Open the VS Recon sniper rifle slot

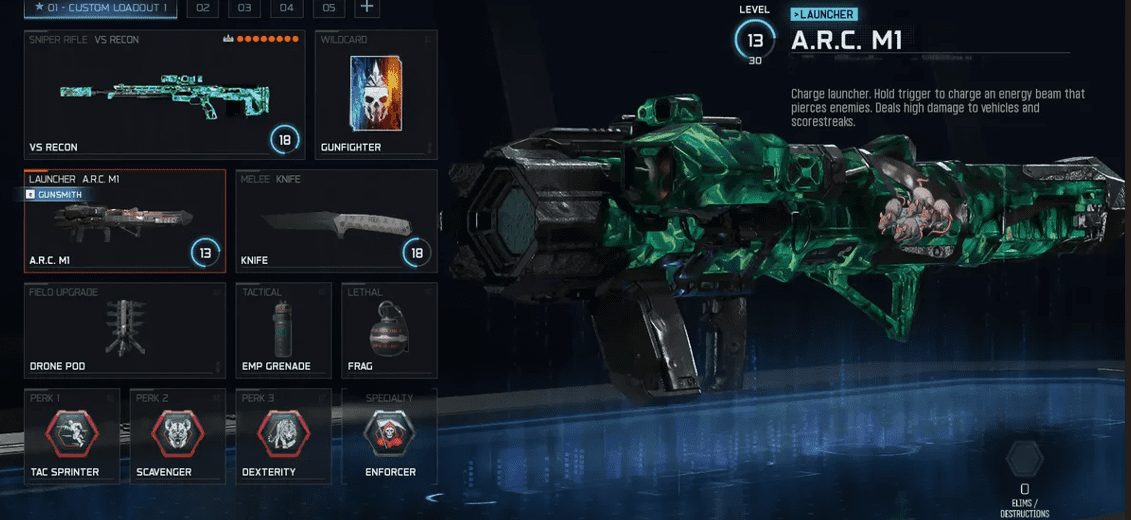pyautogui.click(x=164, y=95)
